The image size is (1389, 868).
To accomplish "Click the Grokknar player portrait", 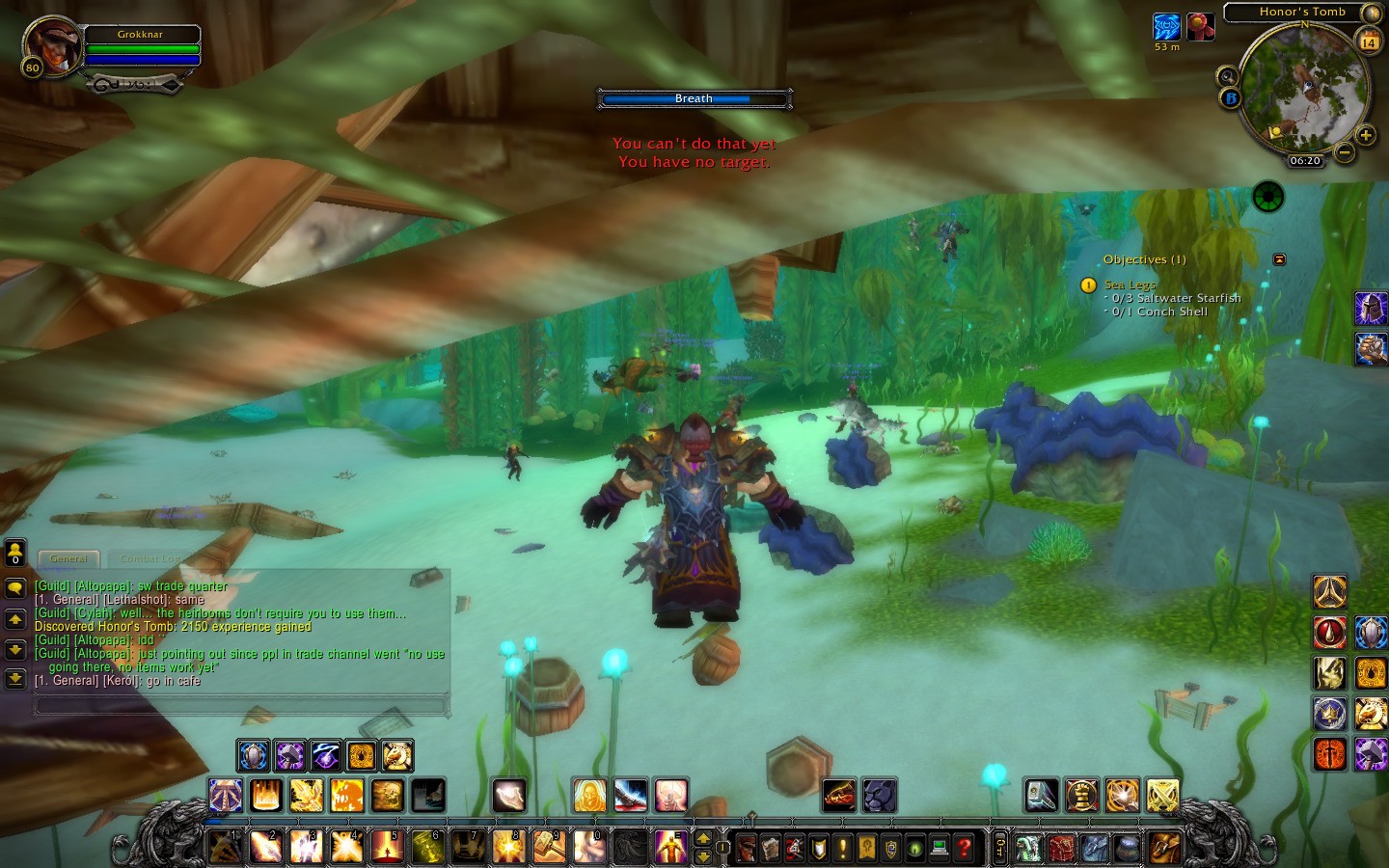I will (x=53, y=44).
